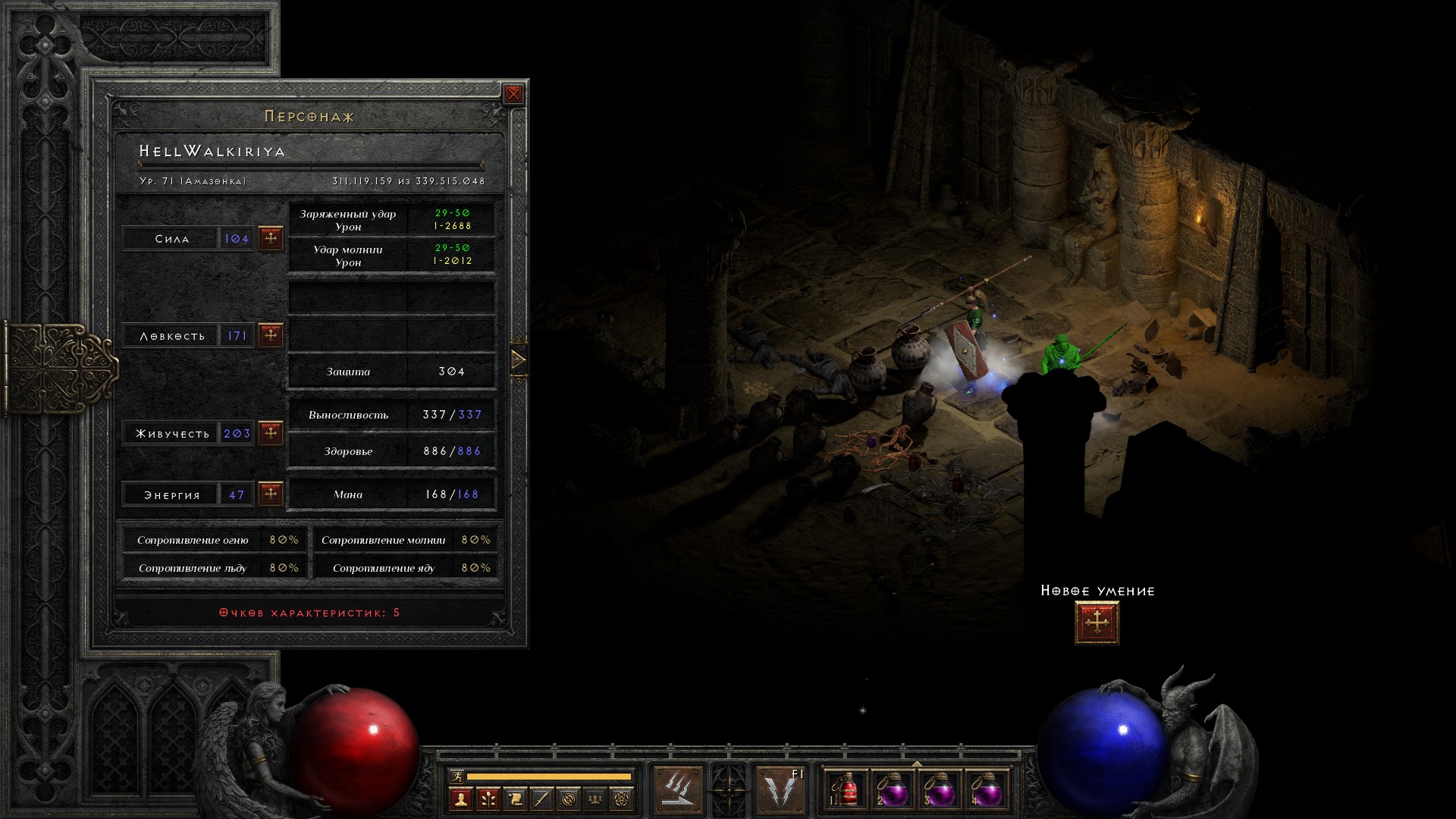Image resolution: width=1456 pixels, height=819 pixels.
Task: Use the purple potion in belt slot 2
Action: pyautogui.click(x=893, y=791)
